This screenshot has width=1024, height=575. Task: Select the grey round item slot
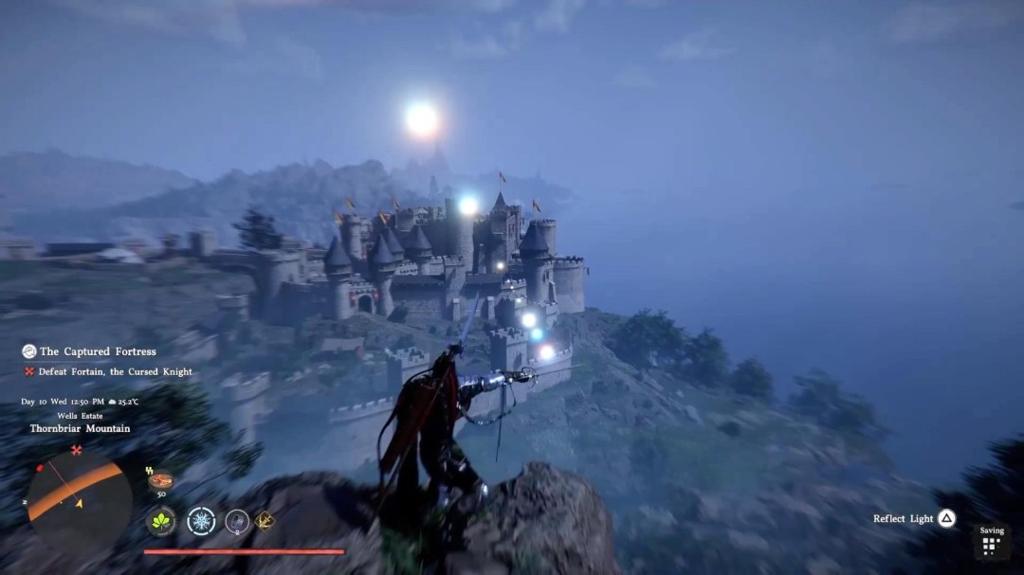tap(237, 521)
